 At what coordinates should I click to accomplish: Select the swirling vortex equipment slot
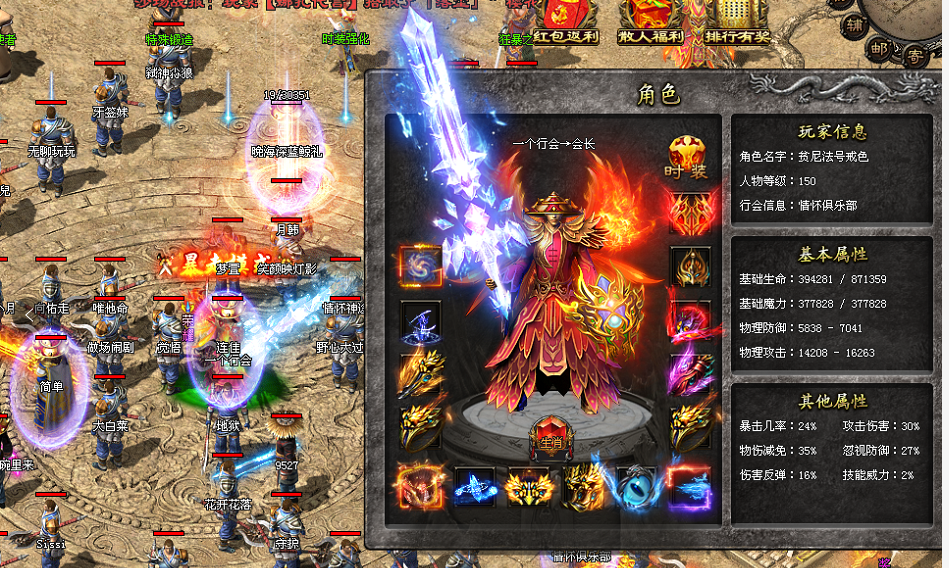point(420,267)
